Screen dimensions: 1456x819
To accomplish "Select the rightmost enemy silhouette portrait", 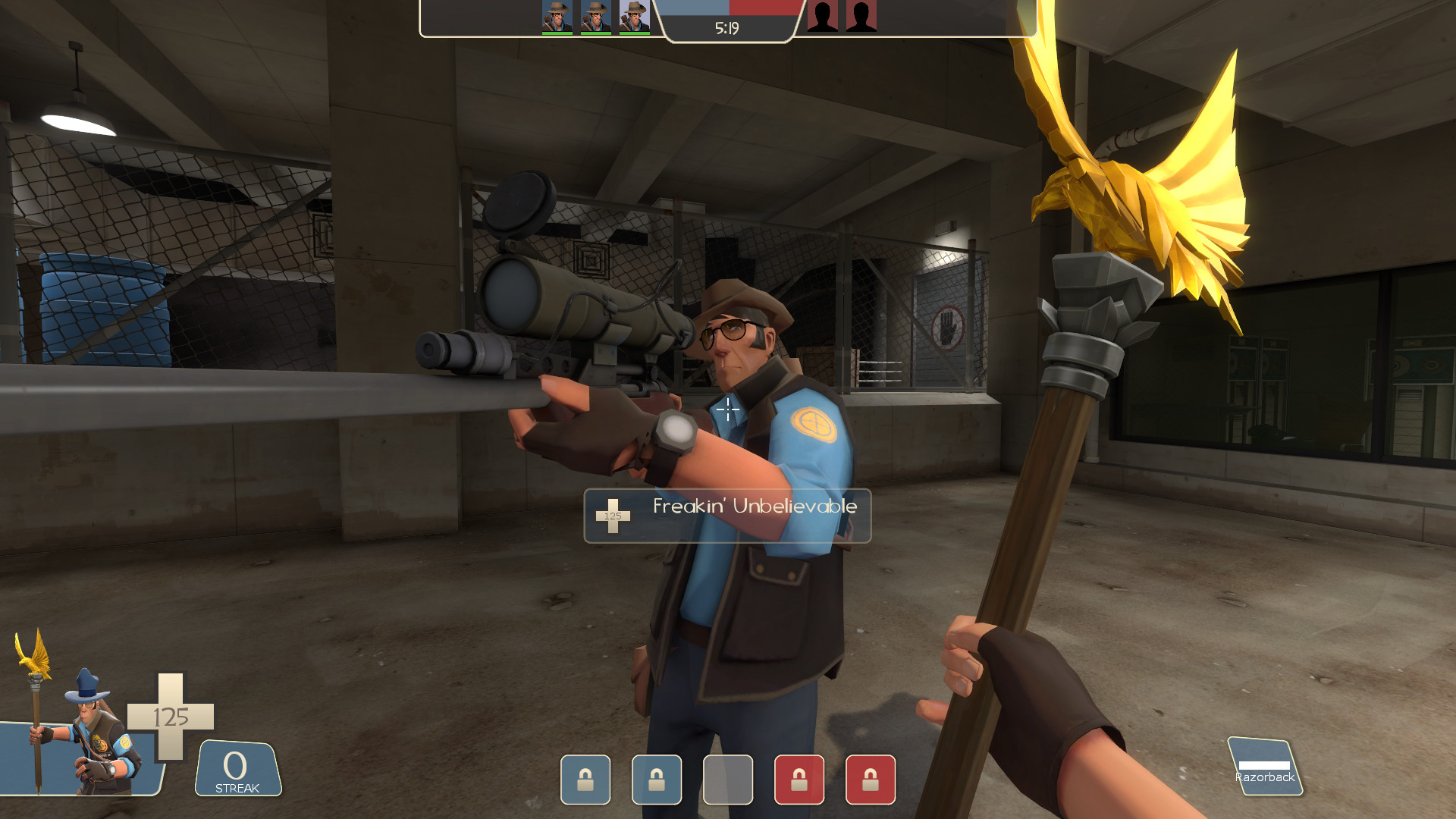I will 859,17.
